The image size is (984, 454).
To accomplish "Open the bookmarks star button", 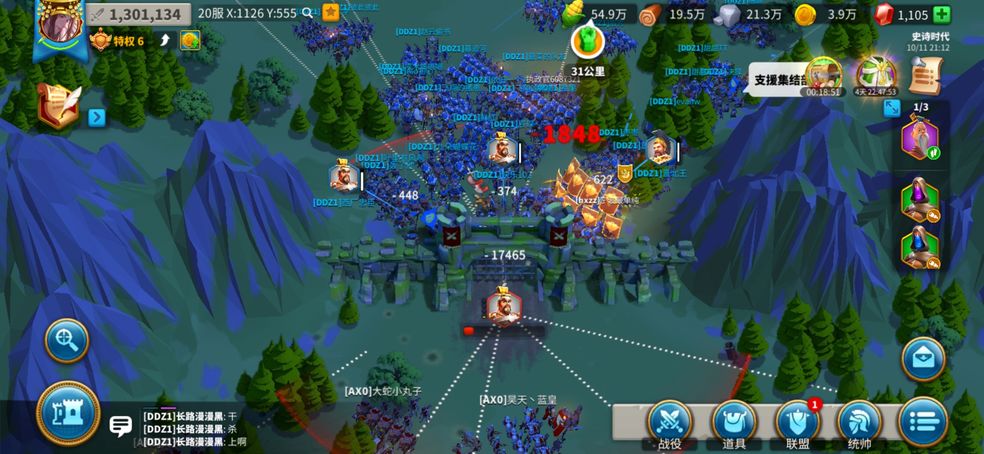I will point(331,12).
